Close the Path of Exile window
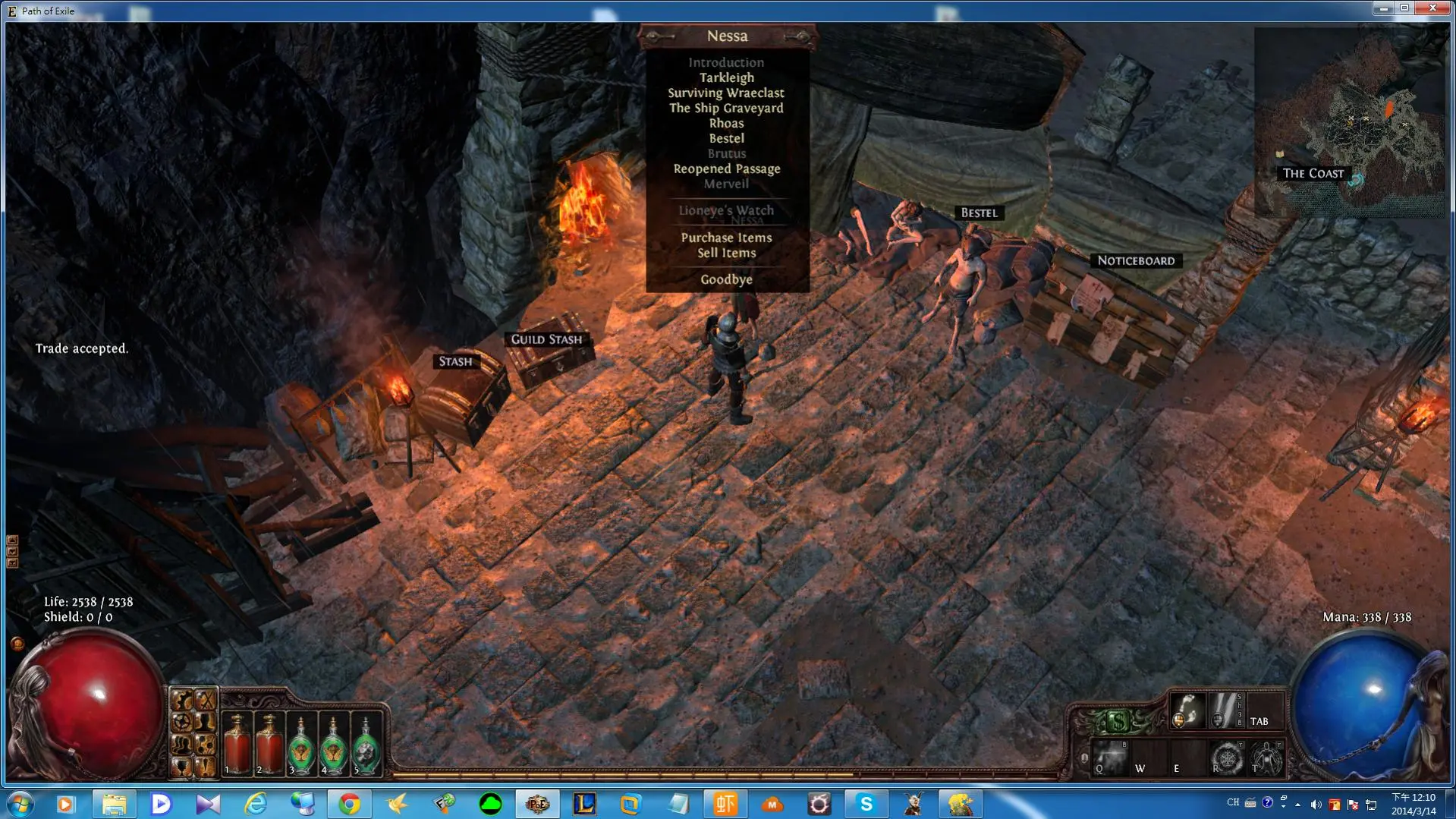This screenshot has width=1456, height=819. coord(1432,8)
